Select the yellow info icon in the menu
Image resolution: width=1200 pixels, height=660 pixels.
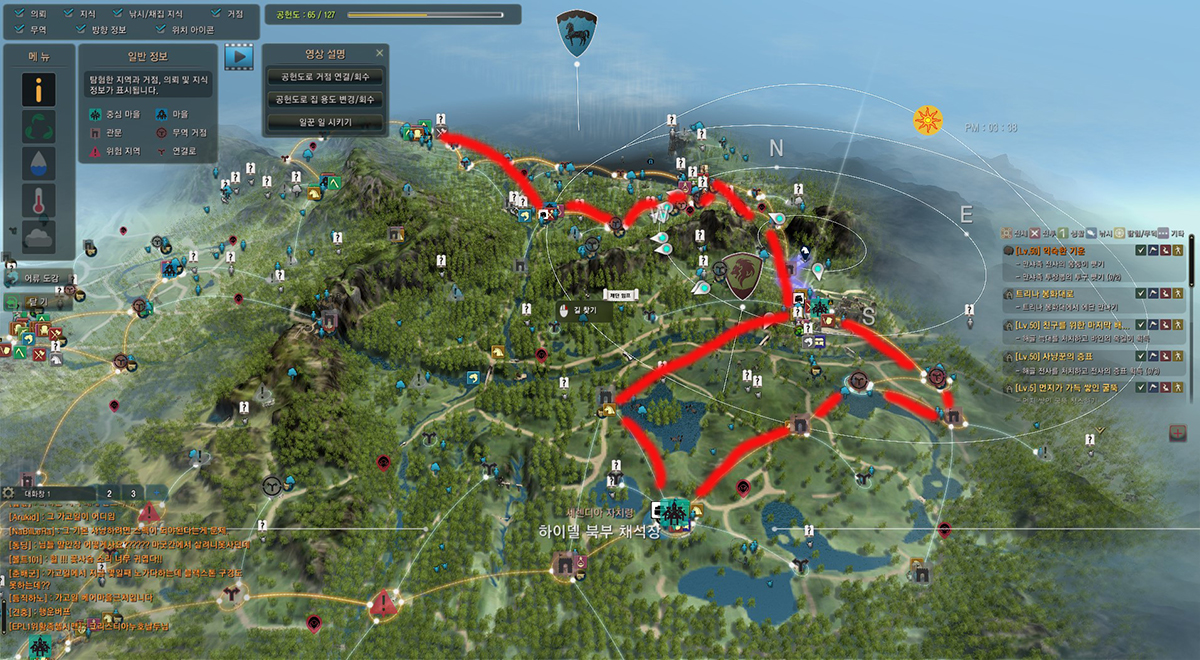tap(39, 91)
